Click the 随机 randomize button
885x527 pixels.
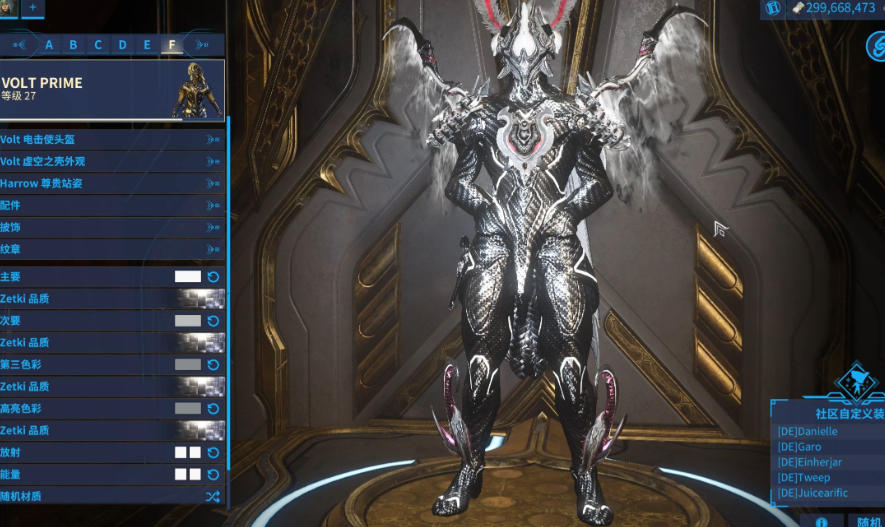[x=866, y=521]
